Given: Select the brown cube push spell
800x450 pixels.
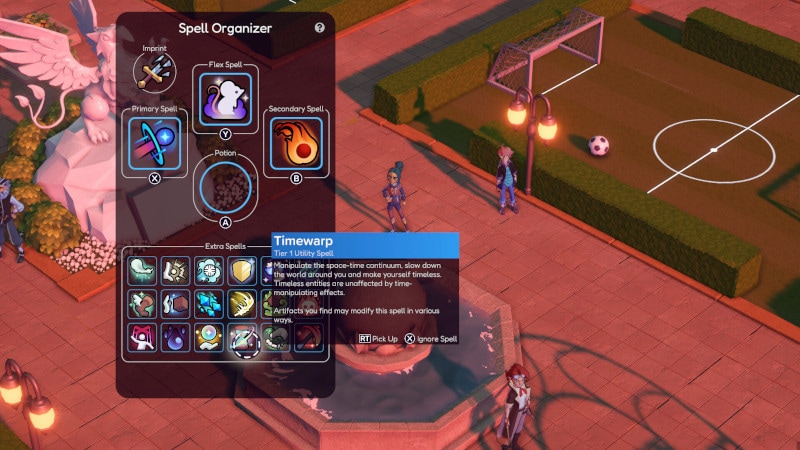Looking at the screenshot, I should pos(176,304).
